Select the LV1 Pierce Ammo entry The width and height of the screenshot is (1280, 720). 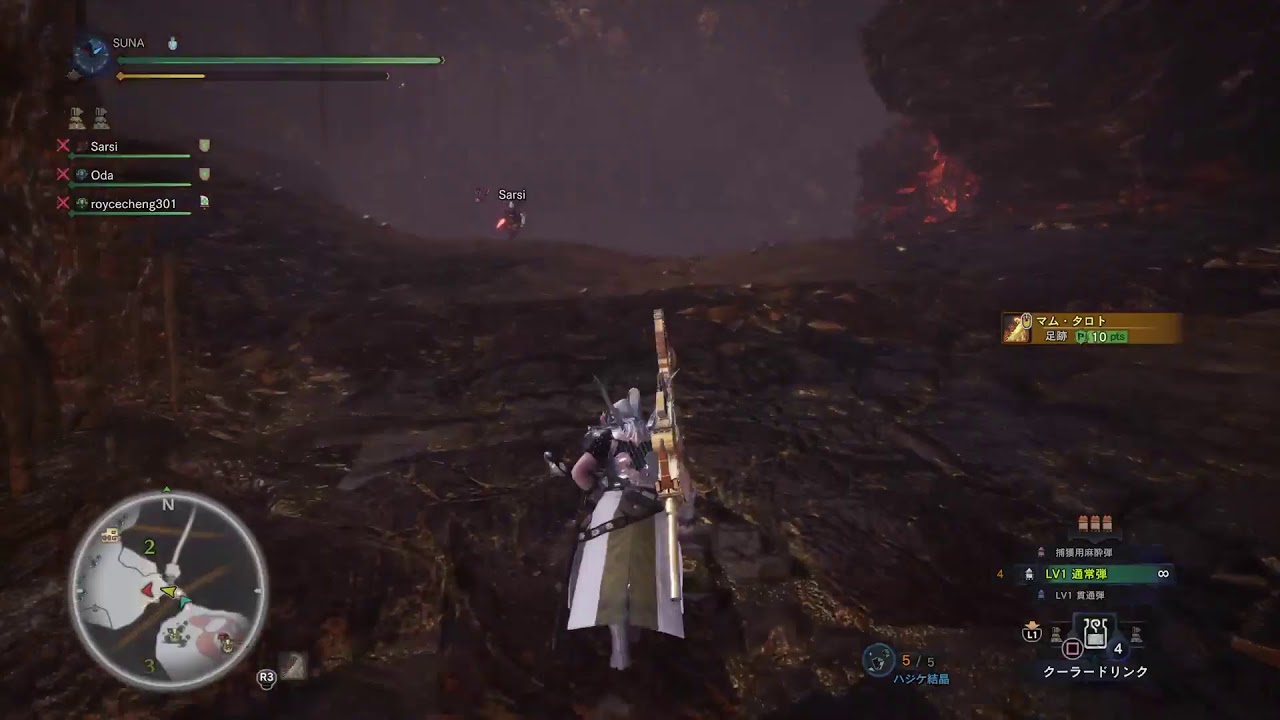tap(1082, 593)
